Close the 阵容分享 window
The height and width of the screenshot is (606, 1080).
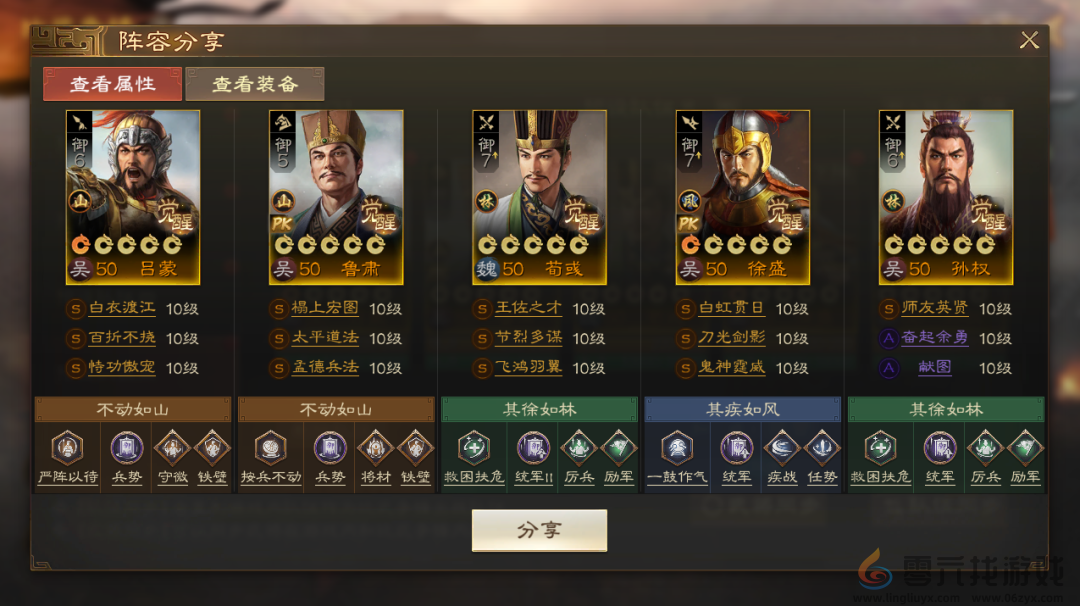pos(1029,40)
